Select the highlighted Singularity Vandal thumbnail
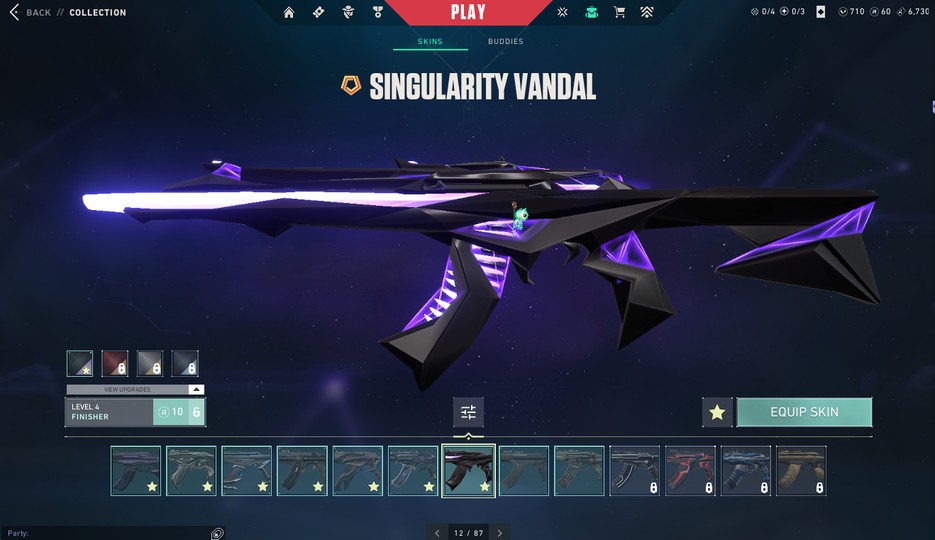 point(468,471)
